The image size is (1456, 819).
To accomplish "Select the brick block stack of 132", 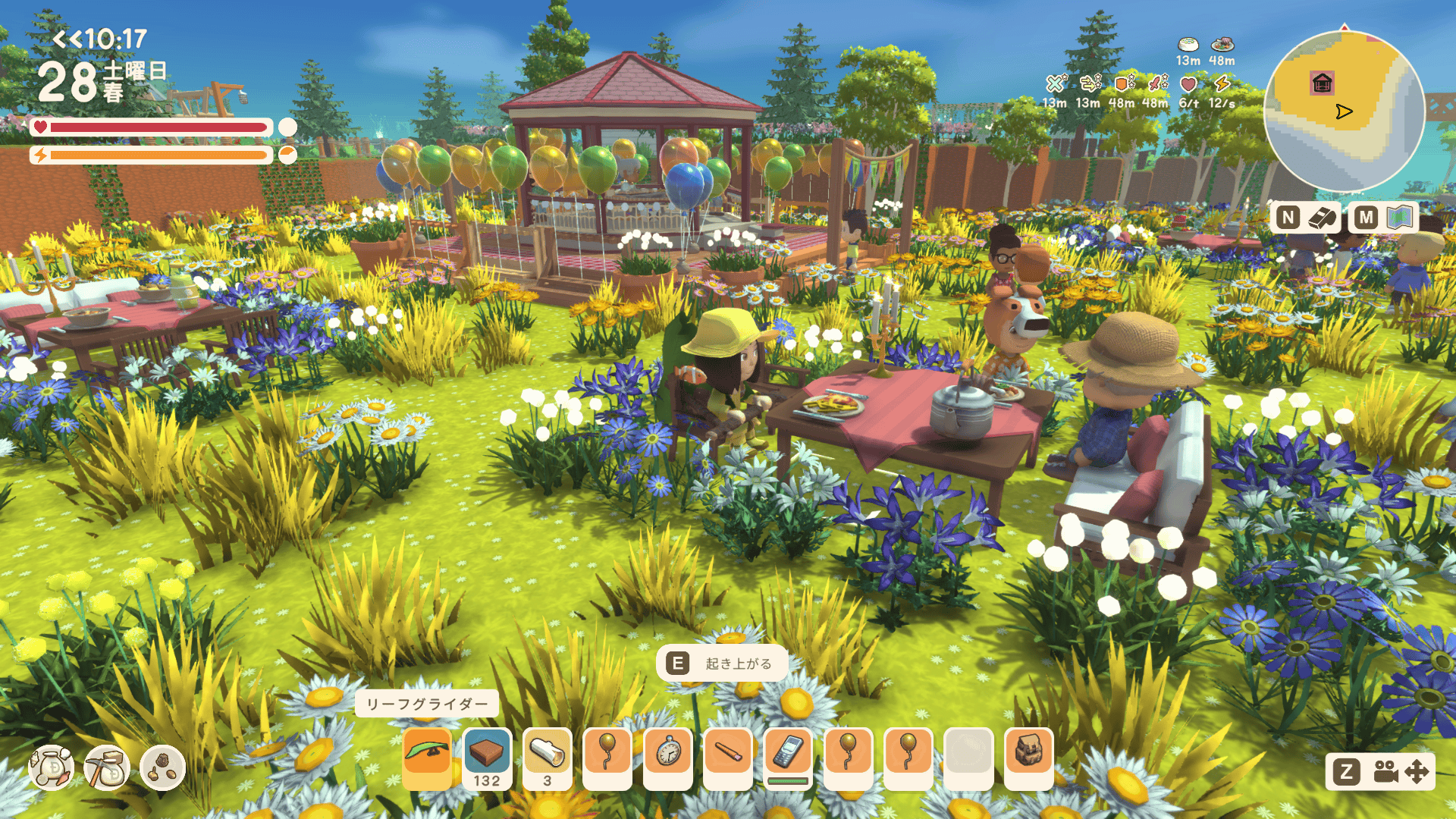I will 487,755.
